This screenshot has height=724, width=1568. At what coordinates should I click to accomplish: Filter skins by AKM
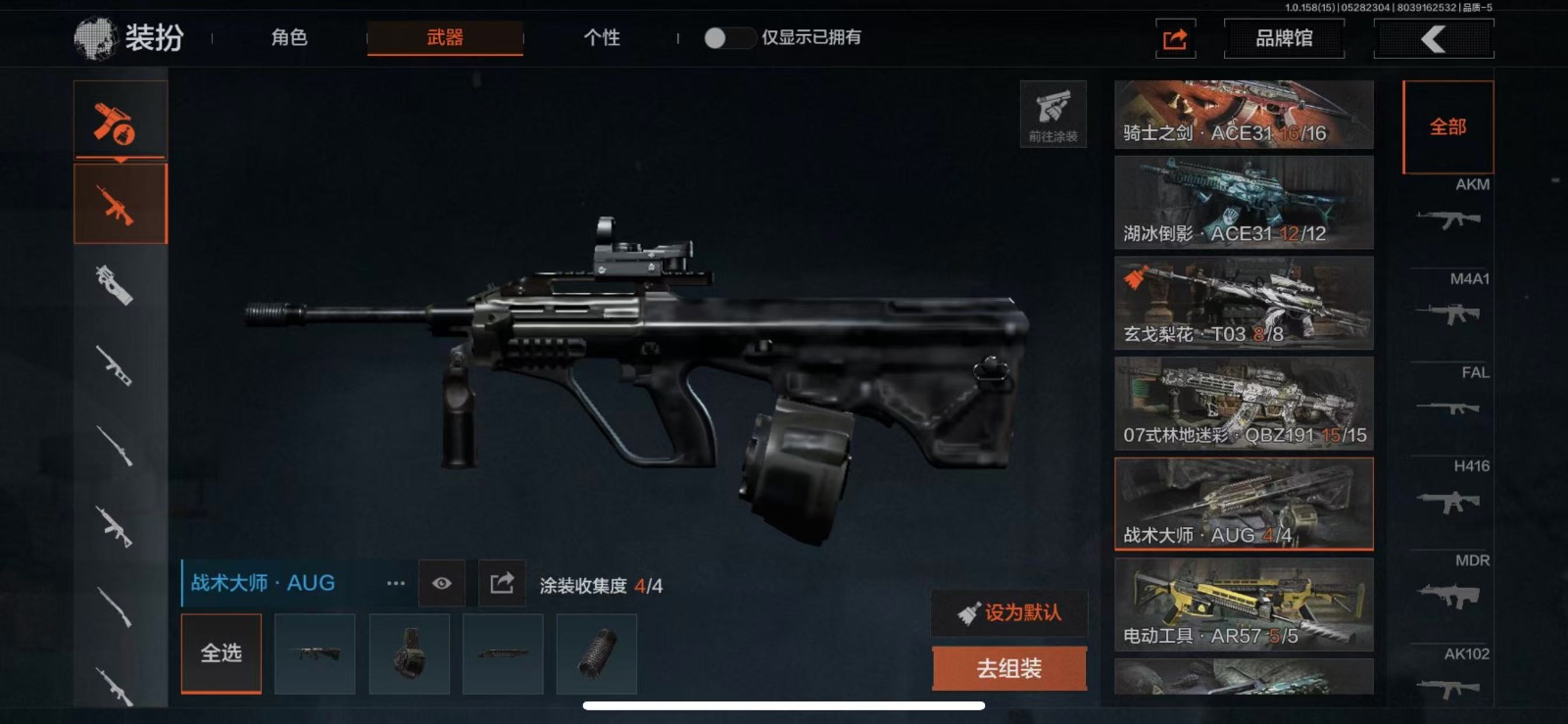pos(1449,207)
